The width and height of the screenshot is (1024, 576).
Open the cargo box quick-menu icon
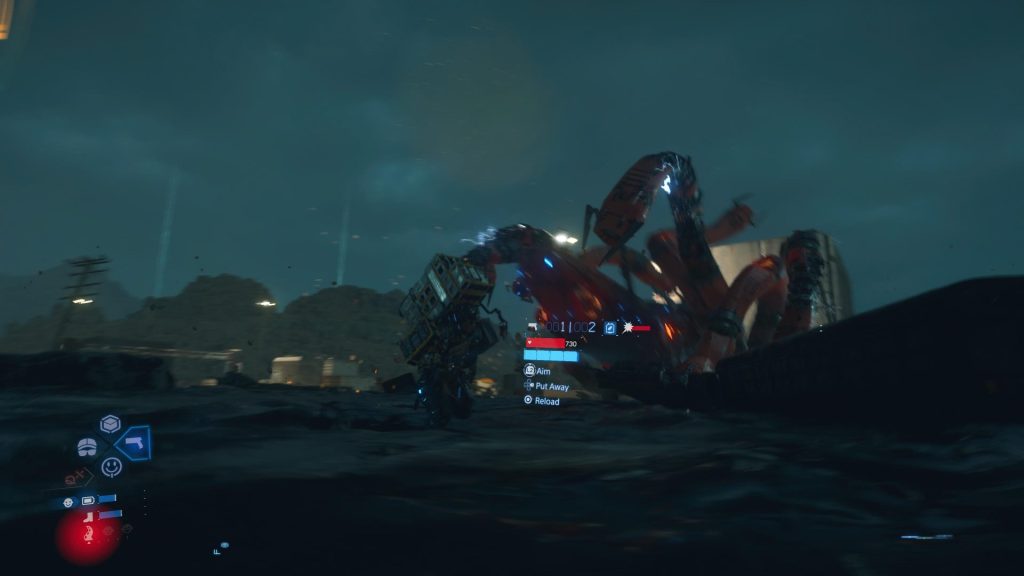pos(110,423)
